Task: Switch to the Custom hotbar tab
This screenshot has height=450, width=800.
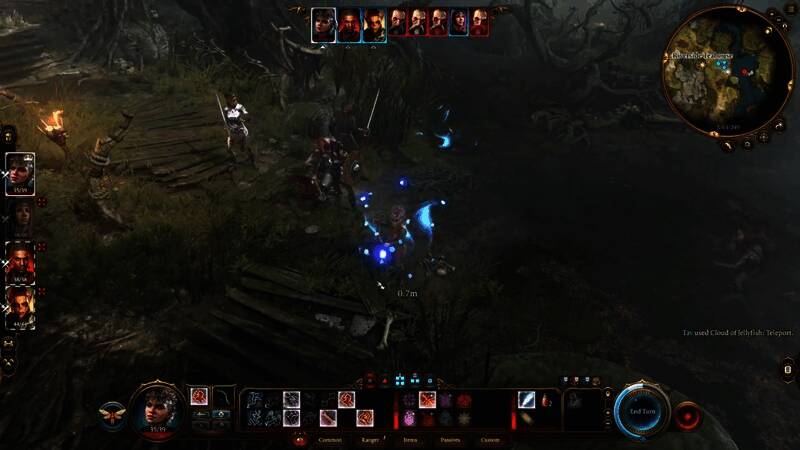Action: 490,440
